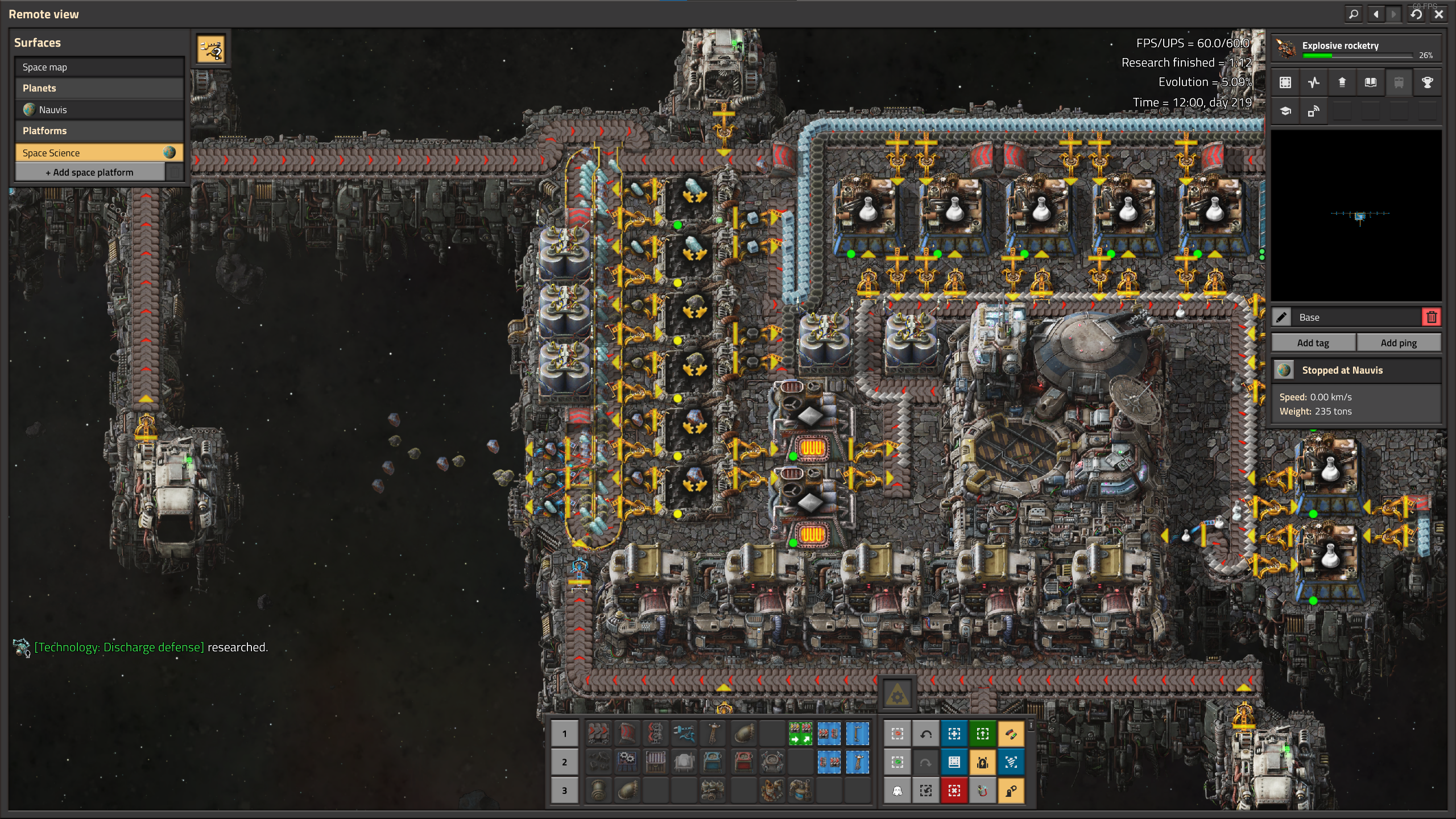Open production statistics with the pulse icon
Image resolution: width=1456 pixels, height=819 pixels.
tap(1314, 82)
